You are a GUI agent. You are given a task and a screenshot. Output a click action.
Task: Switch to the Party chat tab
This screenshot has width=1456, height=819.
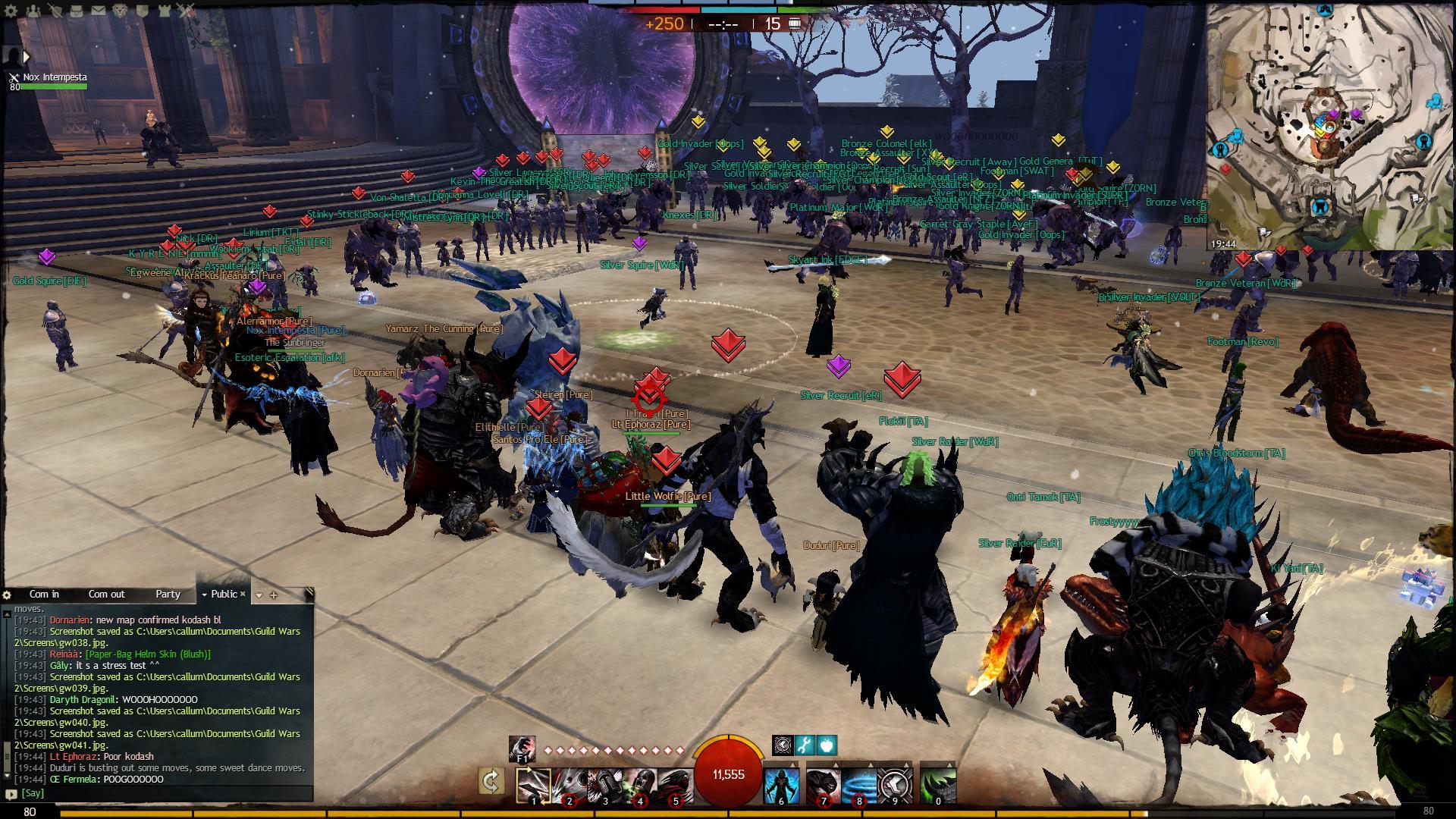point(168,595)
